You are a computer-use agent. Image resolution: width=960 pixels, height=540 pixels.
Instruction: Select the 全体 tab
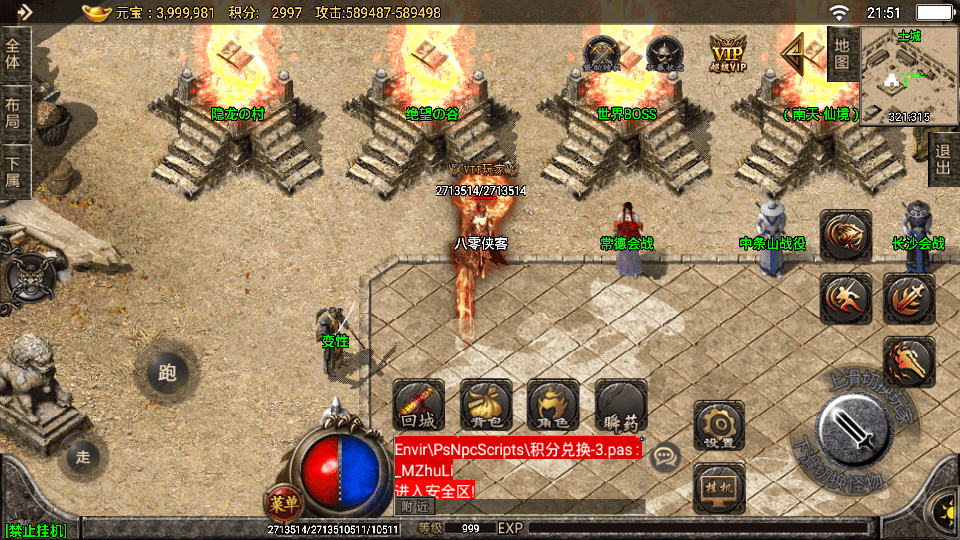pos(13,52)
